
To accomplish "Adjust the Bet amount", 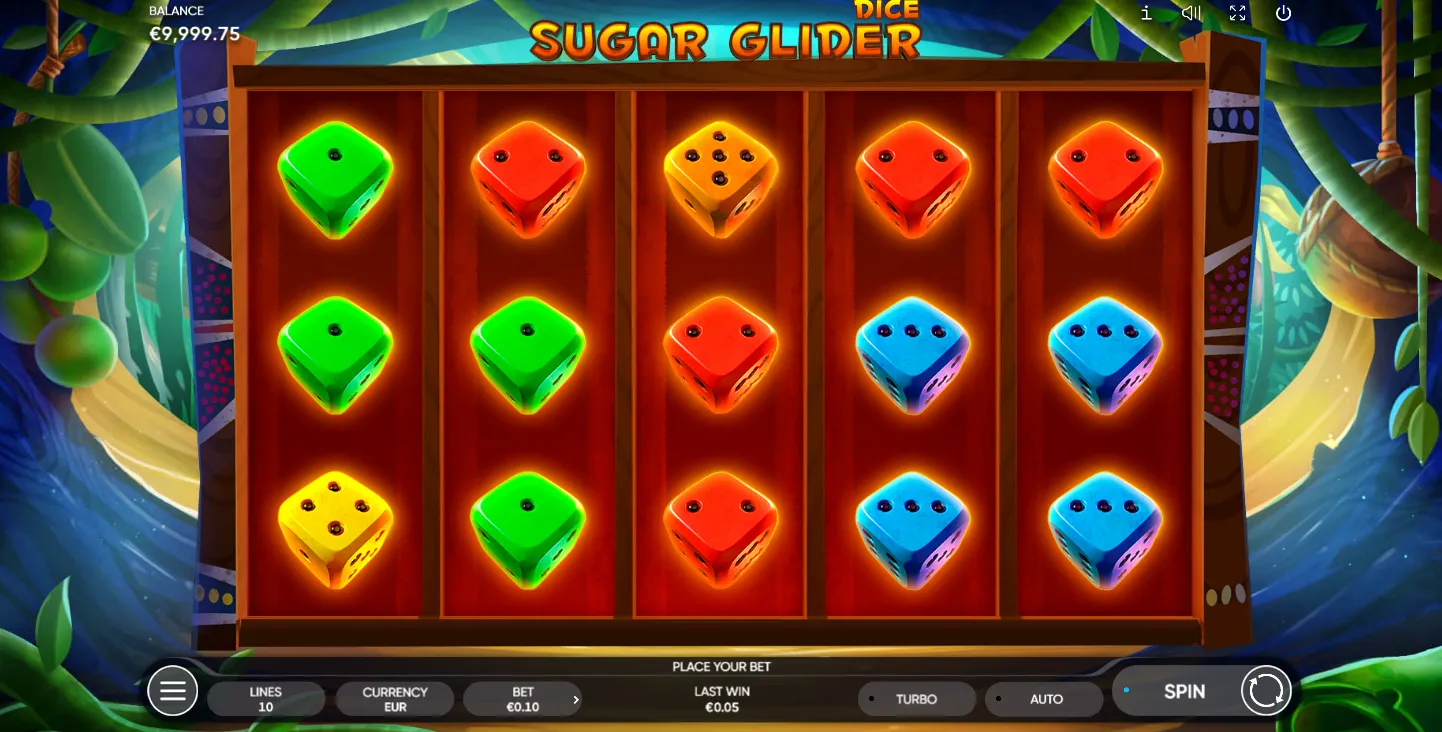I will 522,699.
